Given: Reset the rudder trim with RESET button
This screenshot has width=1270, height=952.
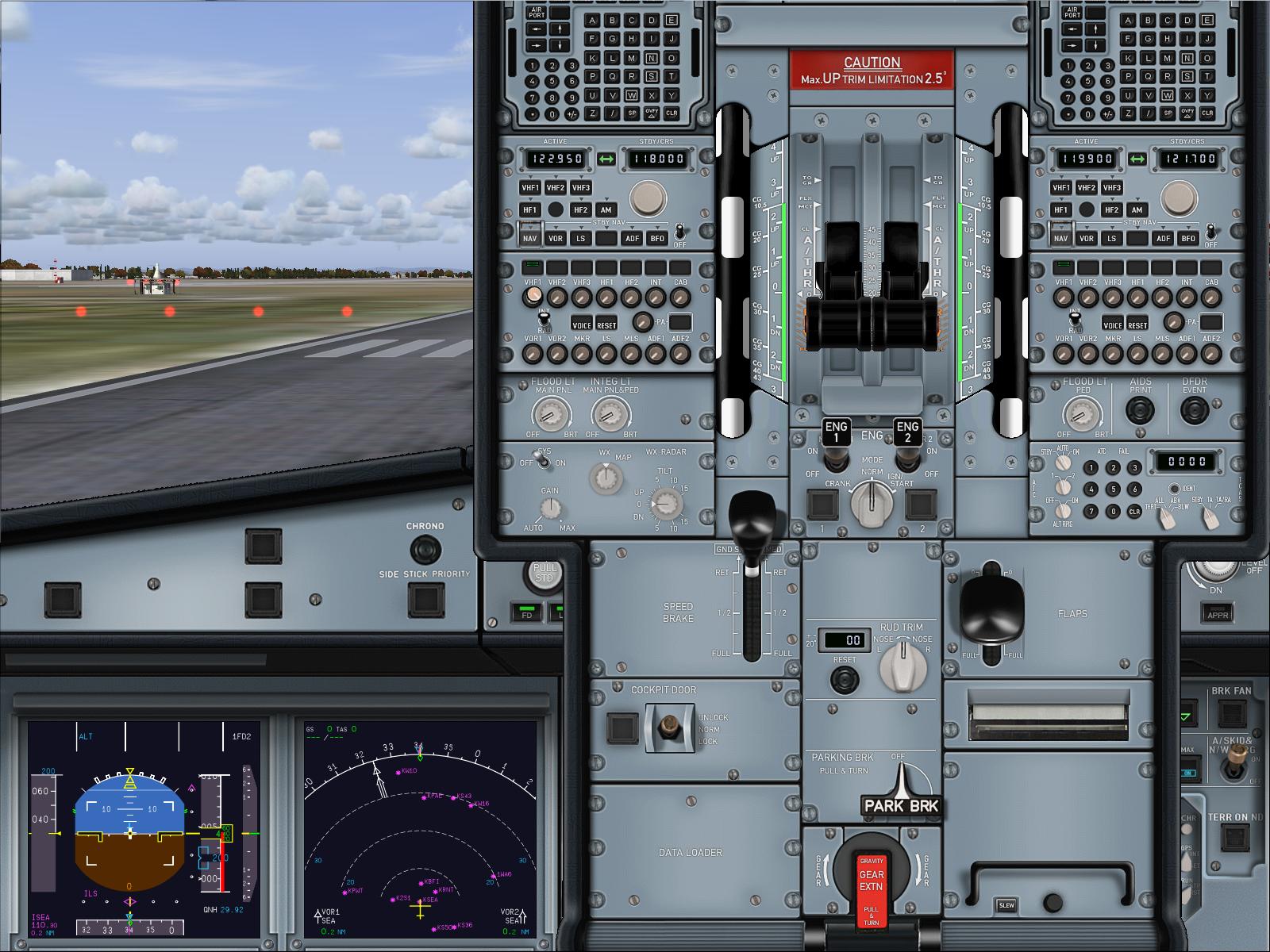Looking at the screenshot, I should (844, 679).
